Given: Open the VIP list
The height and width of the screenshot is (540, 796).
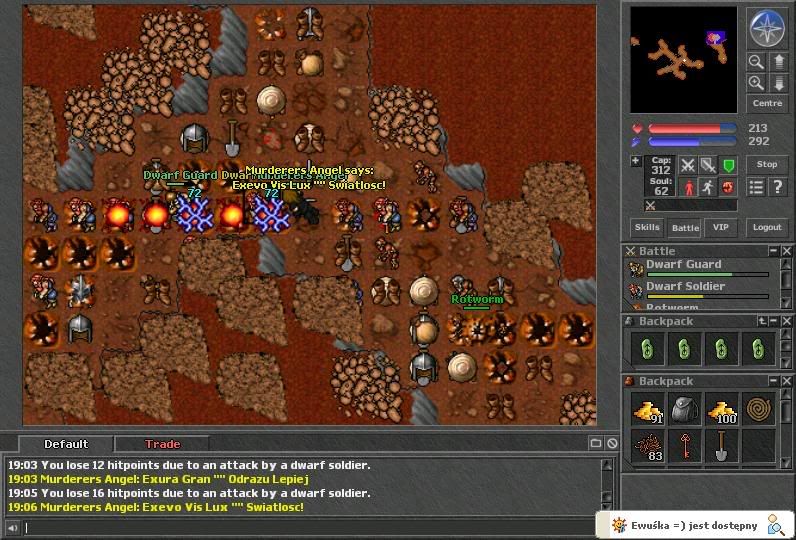Looking at the screenshot, I should 721,228.
